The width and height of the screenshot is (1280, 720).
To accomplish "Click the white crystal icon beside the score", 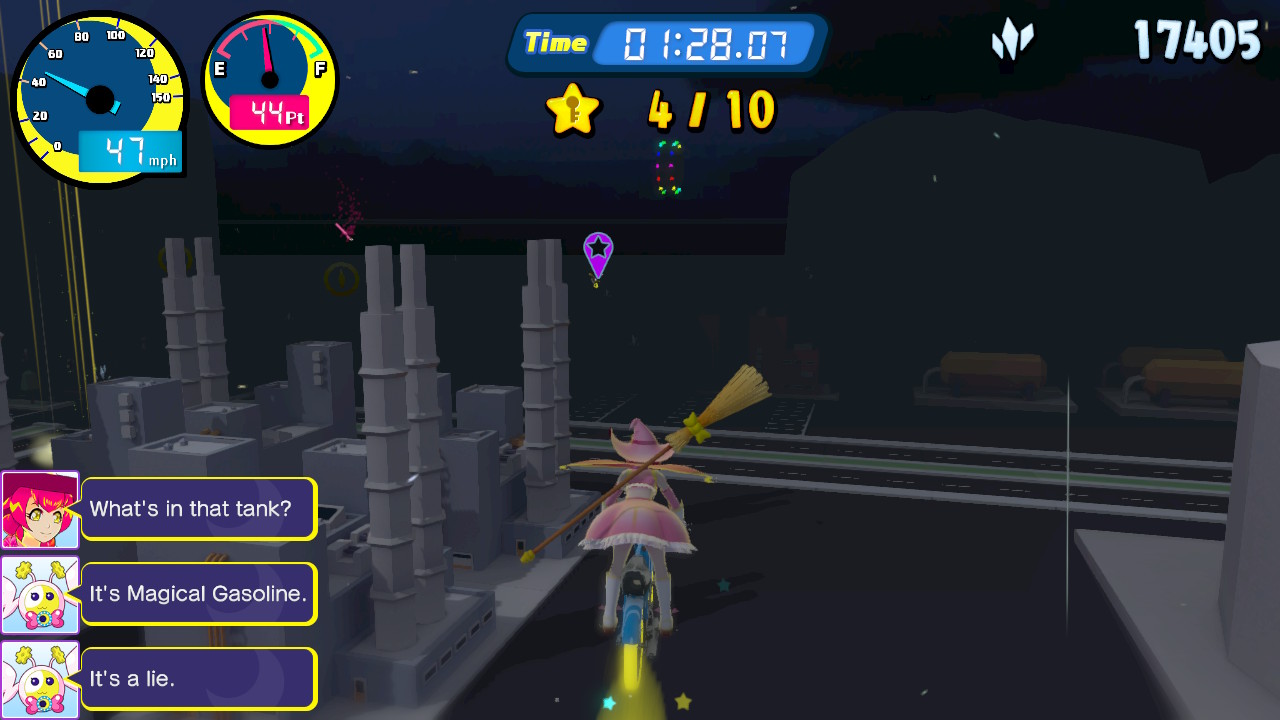I will click(1012, 41).
